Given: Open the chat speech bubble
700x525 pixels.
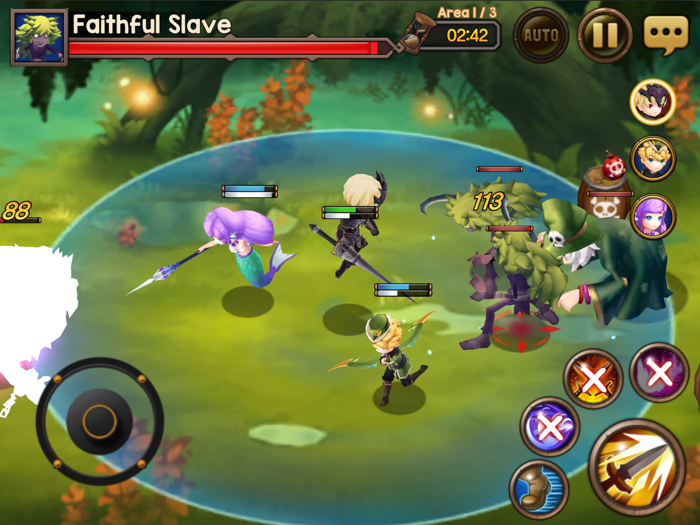Looking at the screenshot, I should tap(666, 35).
